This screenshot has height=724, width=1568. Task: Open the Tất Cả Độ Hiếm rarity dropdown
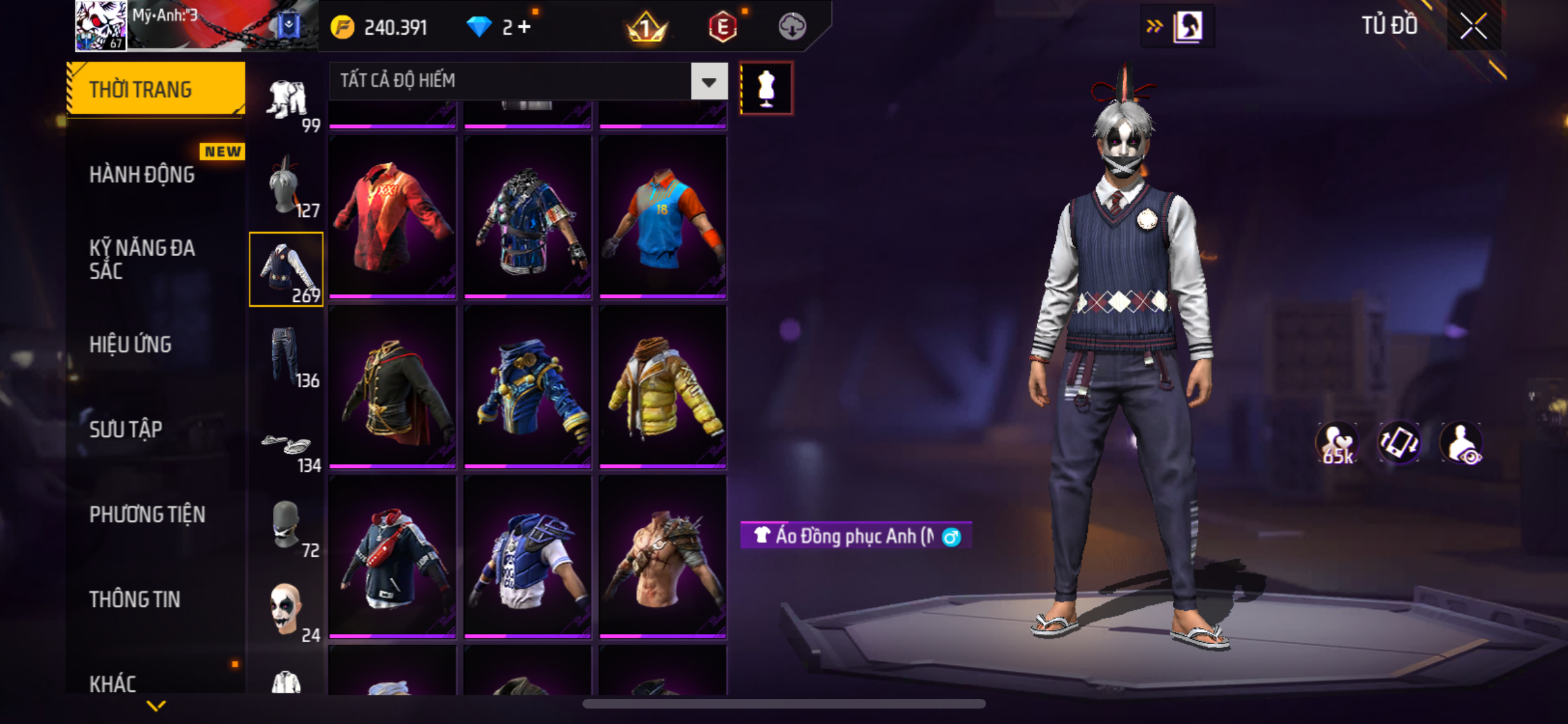coord(709,82)
